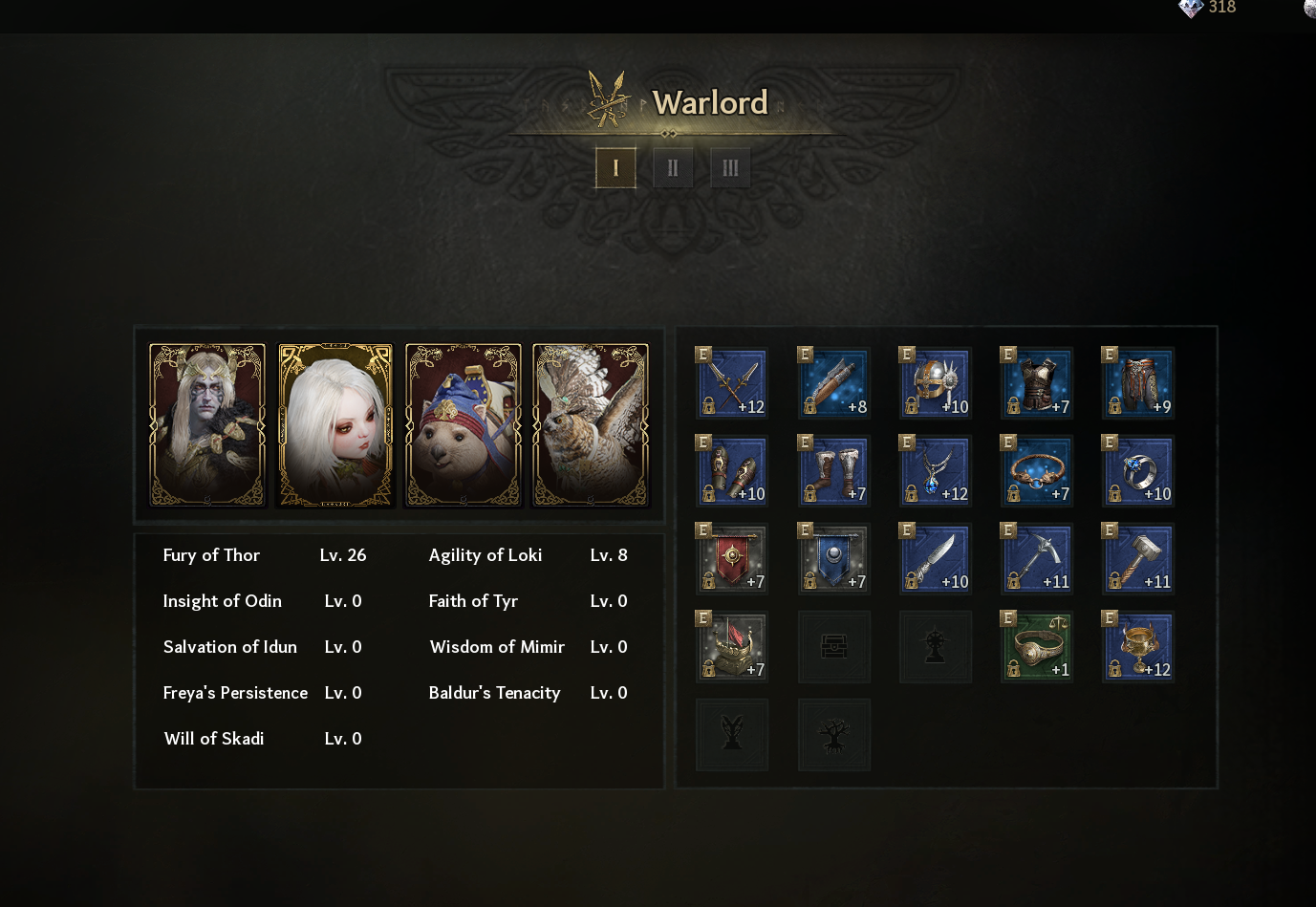Select the +7 red banner slot

point(732,558)
